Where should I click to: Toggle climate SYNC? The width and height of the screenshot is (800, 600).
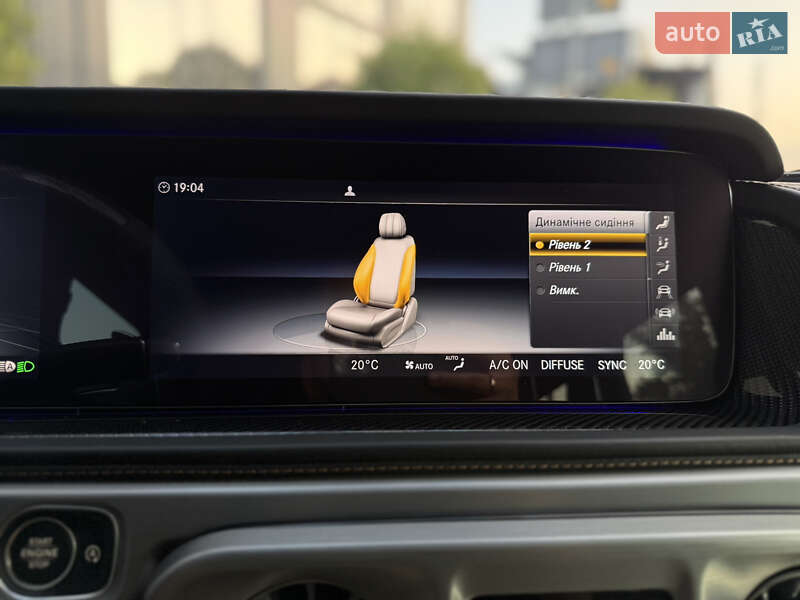(x=611, y=365)
